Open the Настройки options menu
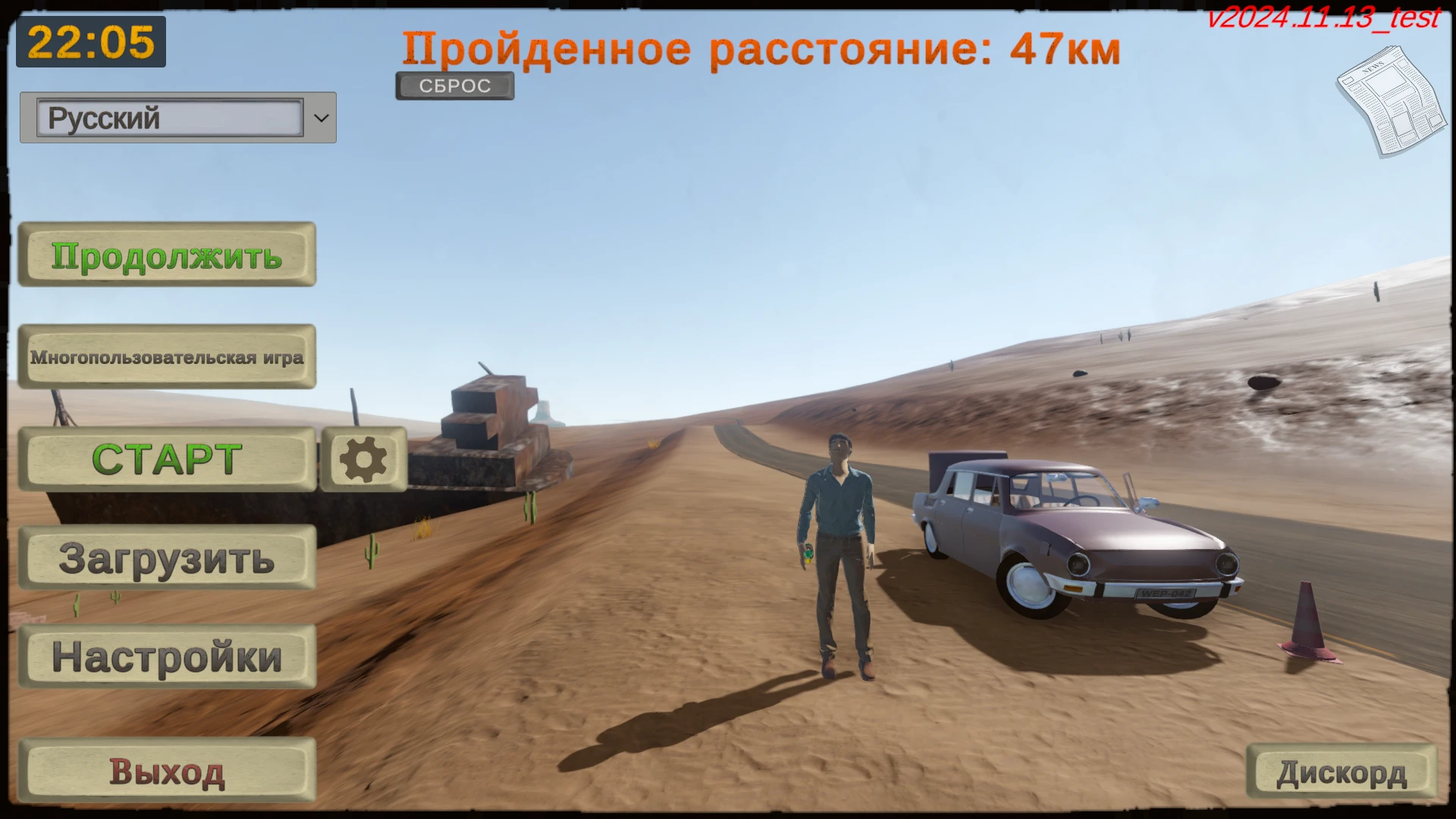 pyautogui.click(x=166, y=657)
